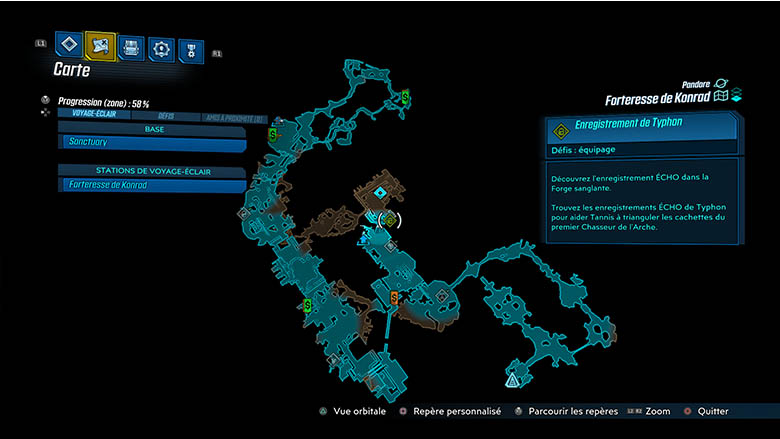Select the yellow map tab

click(100, 45)
